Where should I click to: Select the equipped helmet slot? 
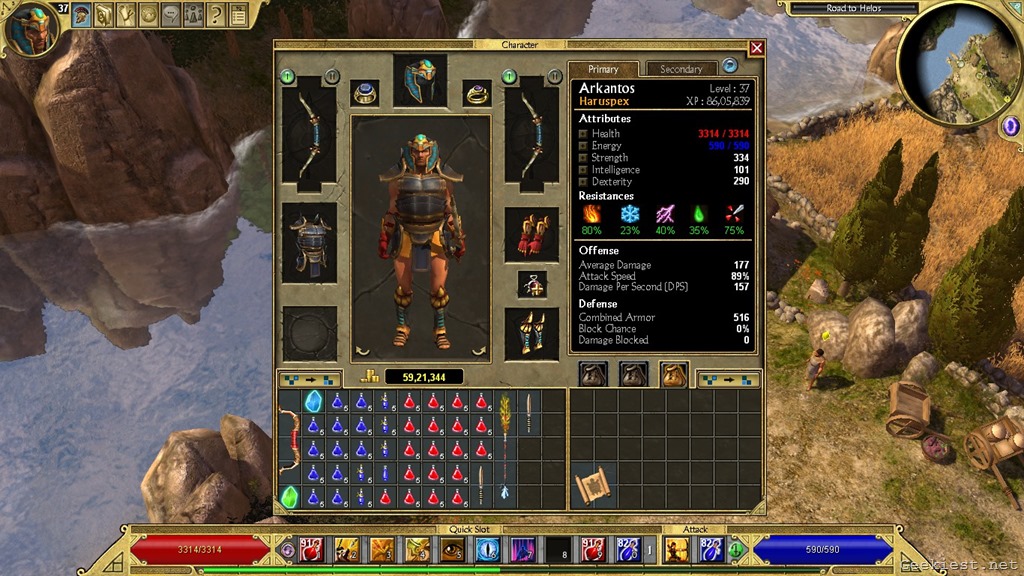pyautogui.click(x=420, y=81)
